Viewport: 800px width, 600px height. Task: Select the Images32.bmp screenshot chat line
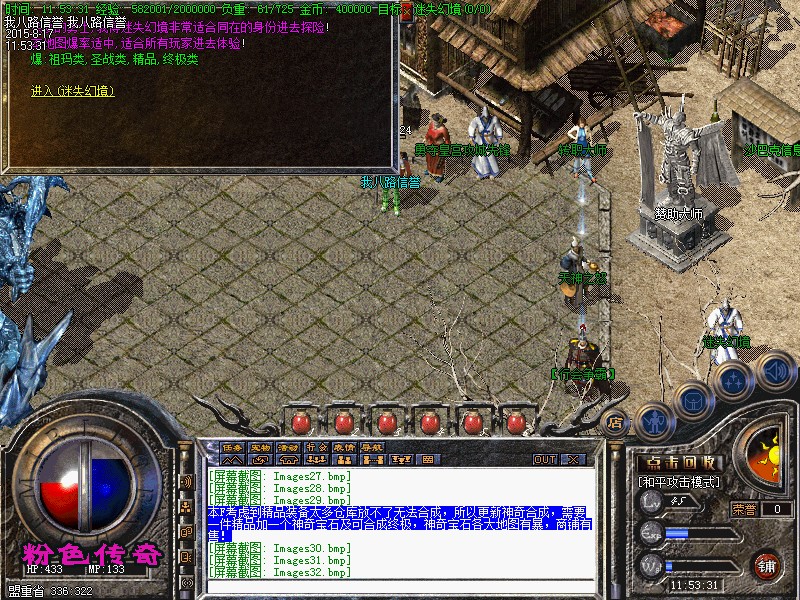tap(280, 572)
